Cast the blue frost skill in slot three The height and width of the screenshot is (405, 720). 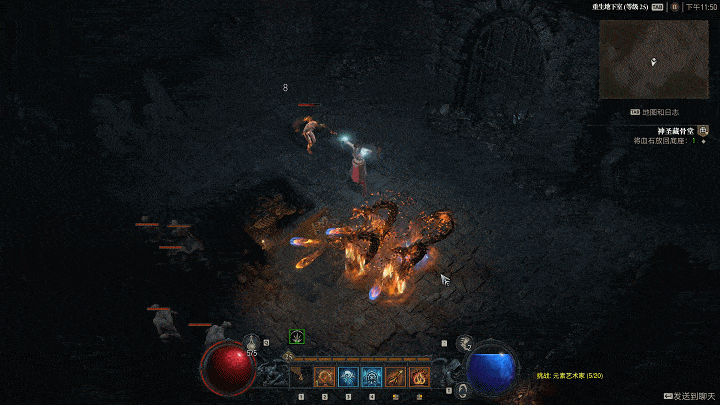pos(348,378)
